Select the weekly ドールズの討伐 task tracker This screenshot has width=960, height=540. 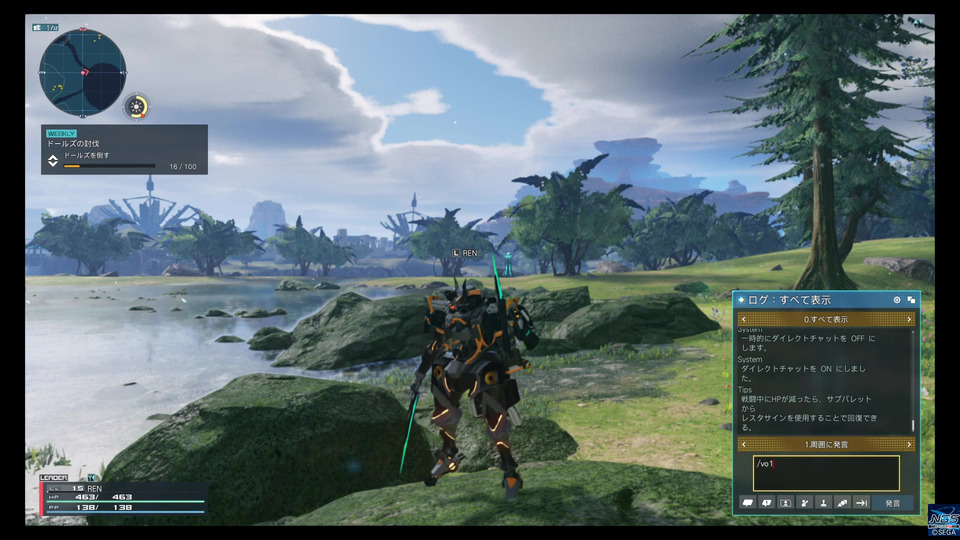click(124, 149)
